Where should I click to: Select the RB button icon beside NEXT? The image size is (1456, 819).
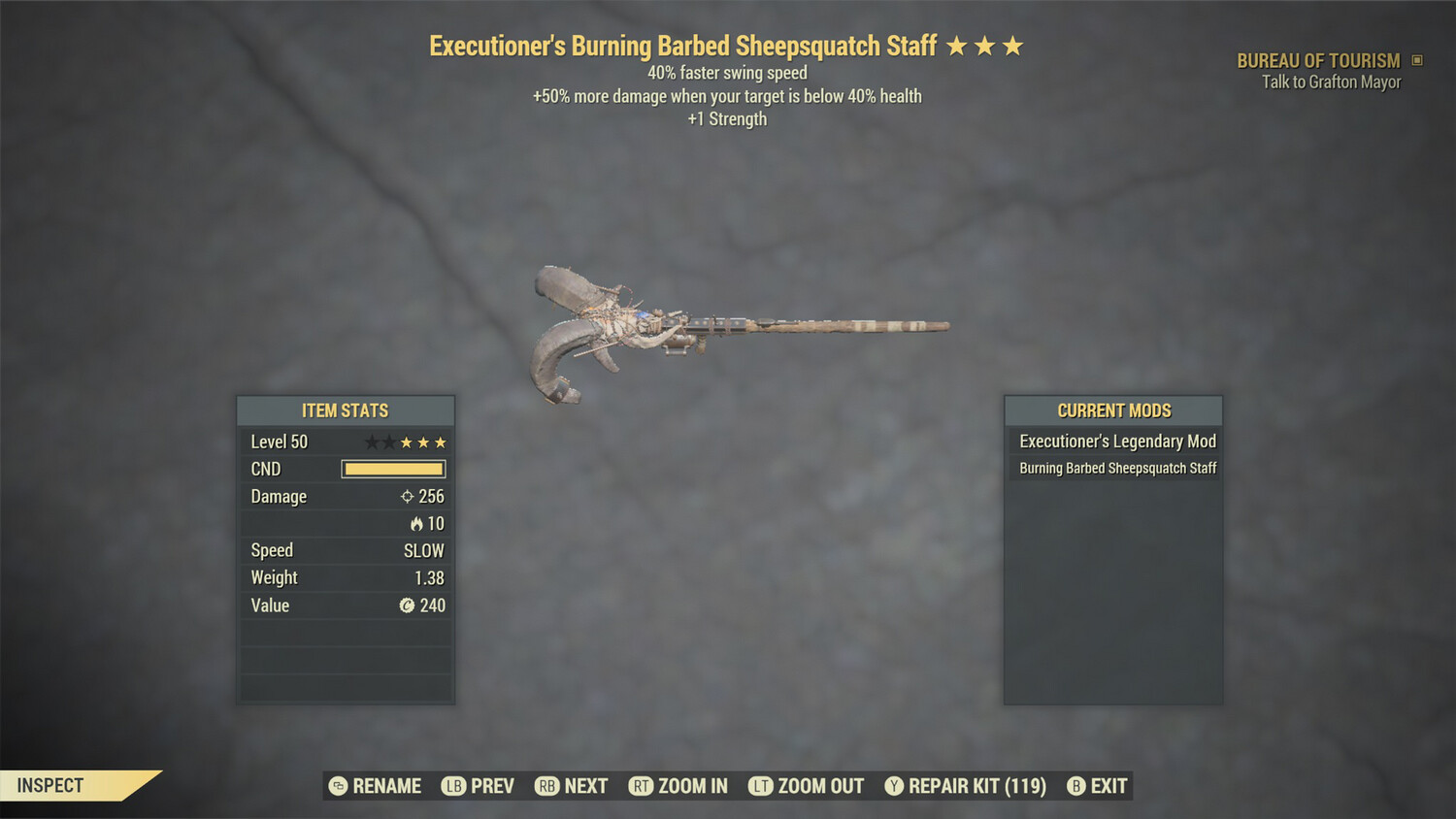tap(546, 786)
